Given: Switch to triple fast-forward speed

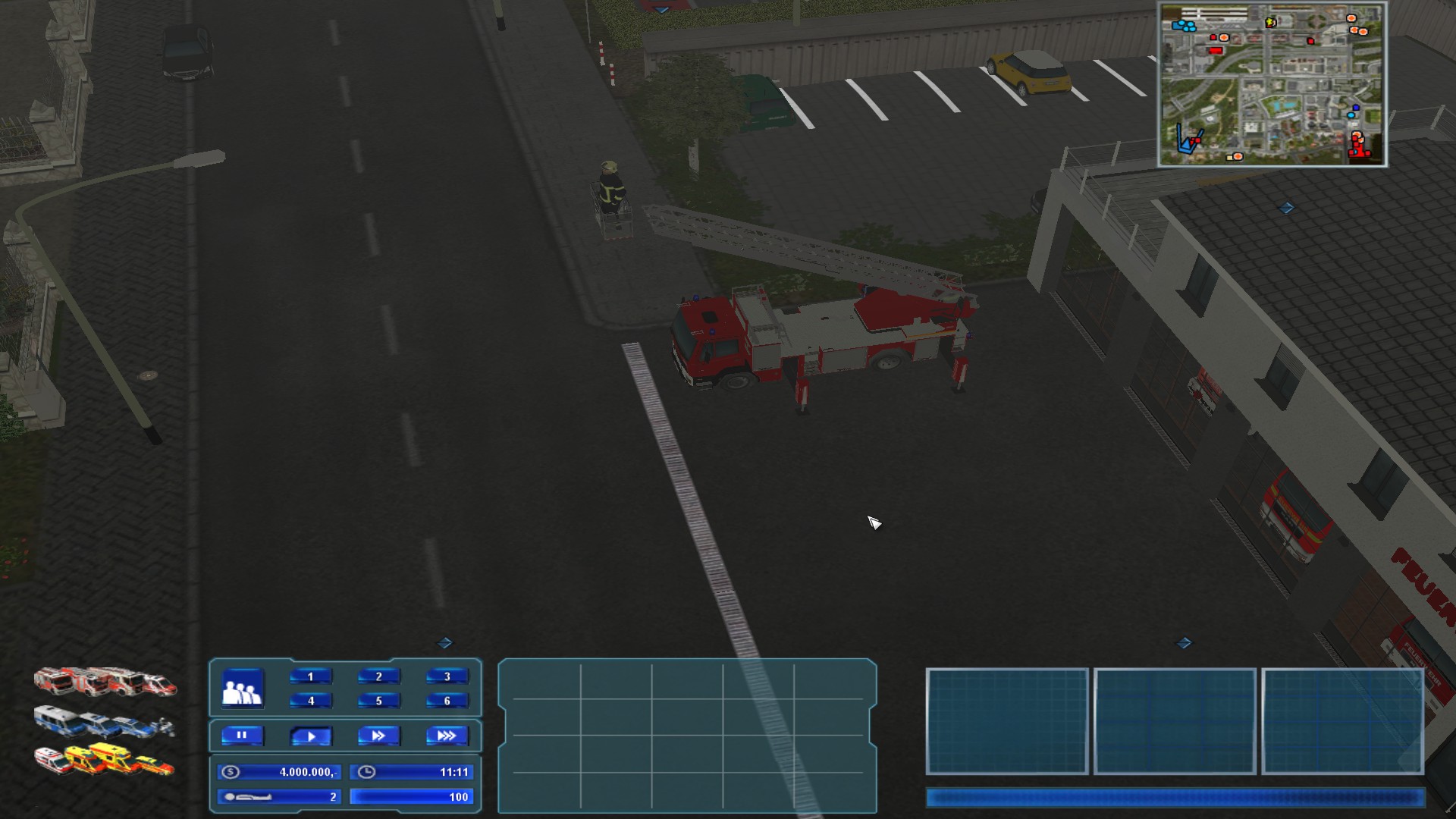Looking at the screenshot, I should (x=447, y=736).
